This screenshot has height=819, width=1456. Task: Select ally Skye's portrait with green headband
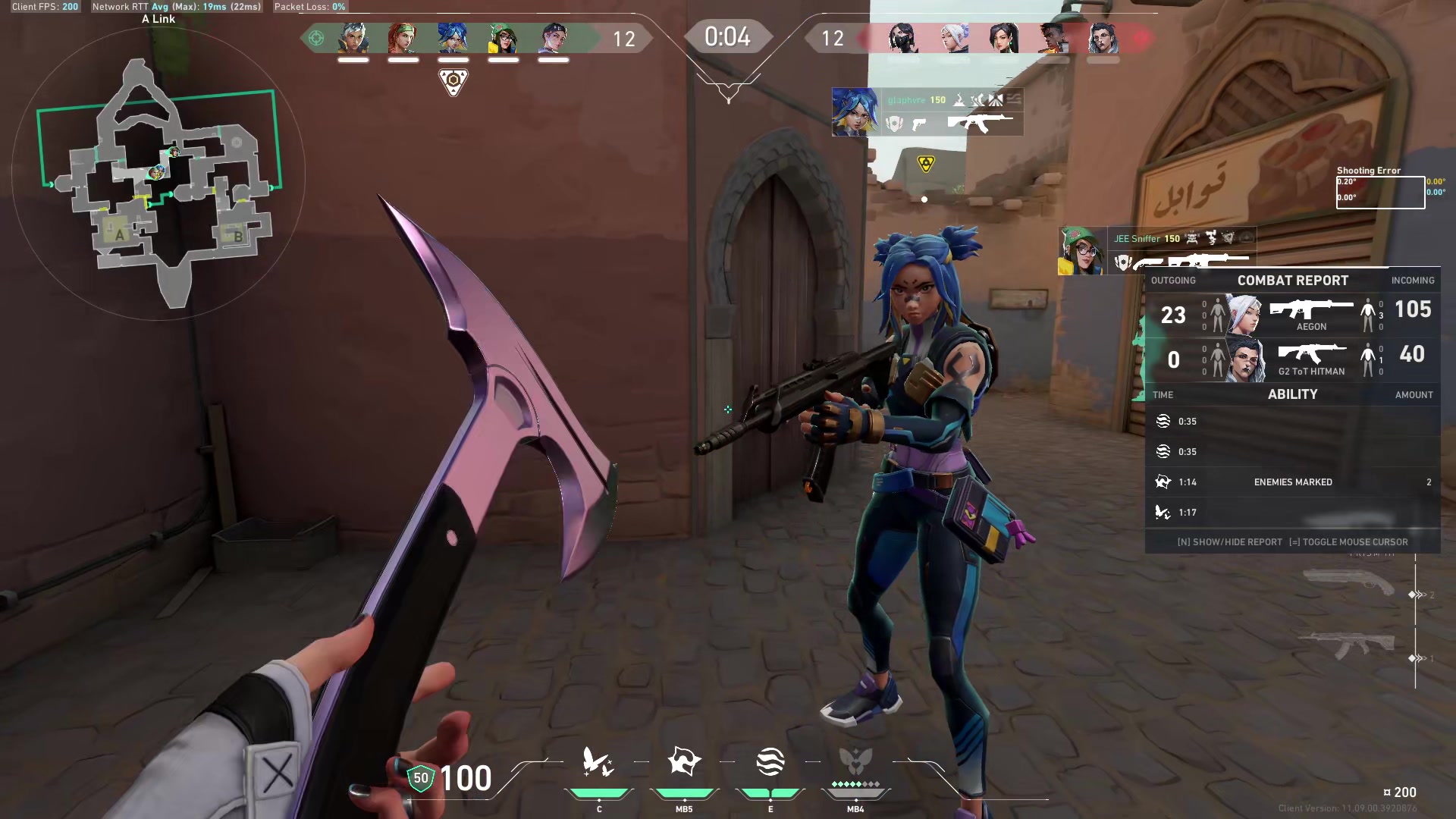(x=403, y=38)
